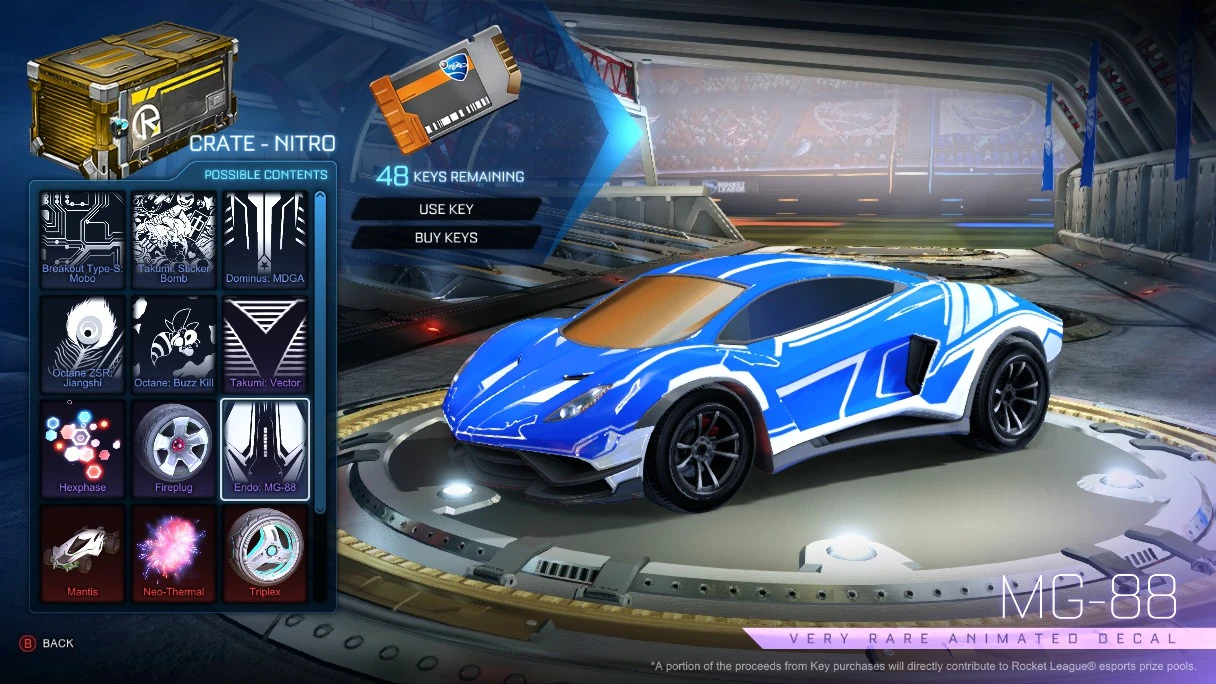This screenshot has width=1216, height=684.
Task: Choose the Takumi: Vector decal tile
Action: coord(265,343)
